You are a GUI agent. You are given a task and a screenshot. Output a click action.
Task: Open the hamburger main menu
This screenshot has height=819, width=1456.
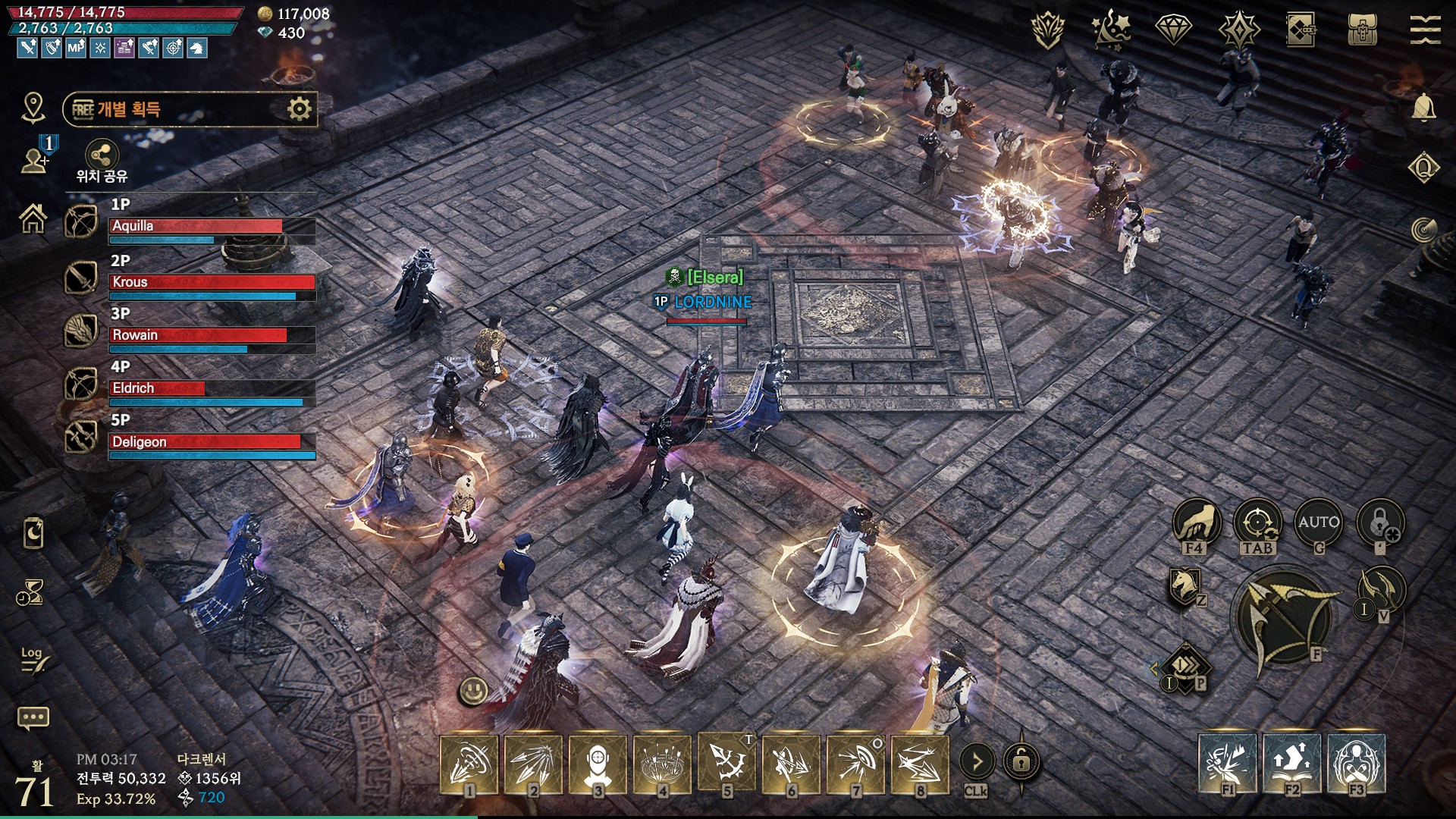[x=1425, y=30]
